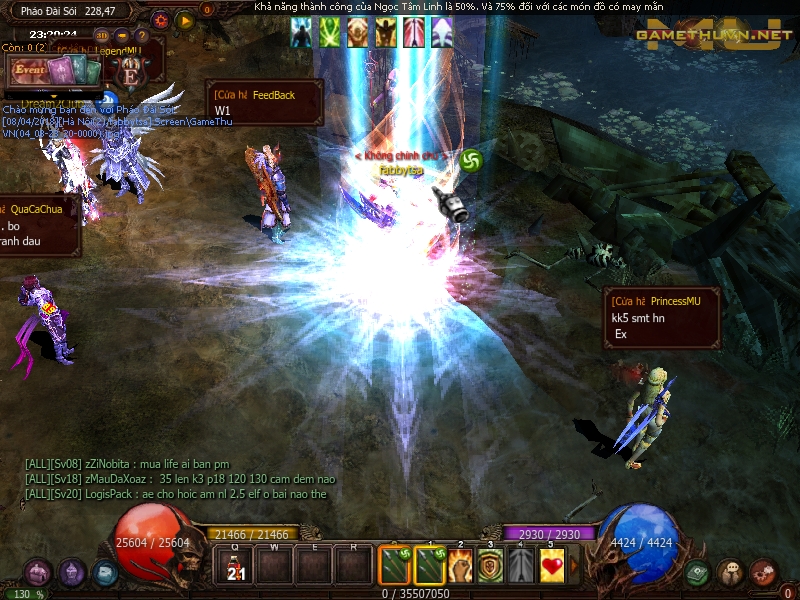Open the blue scroll icon in bottom bar
The height and width of the screenshot is (600, 800).
(104, 573)
